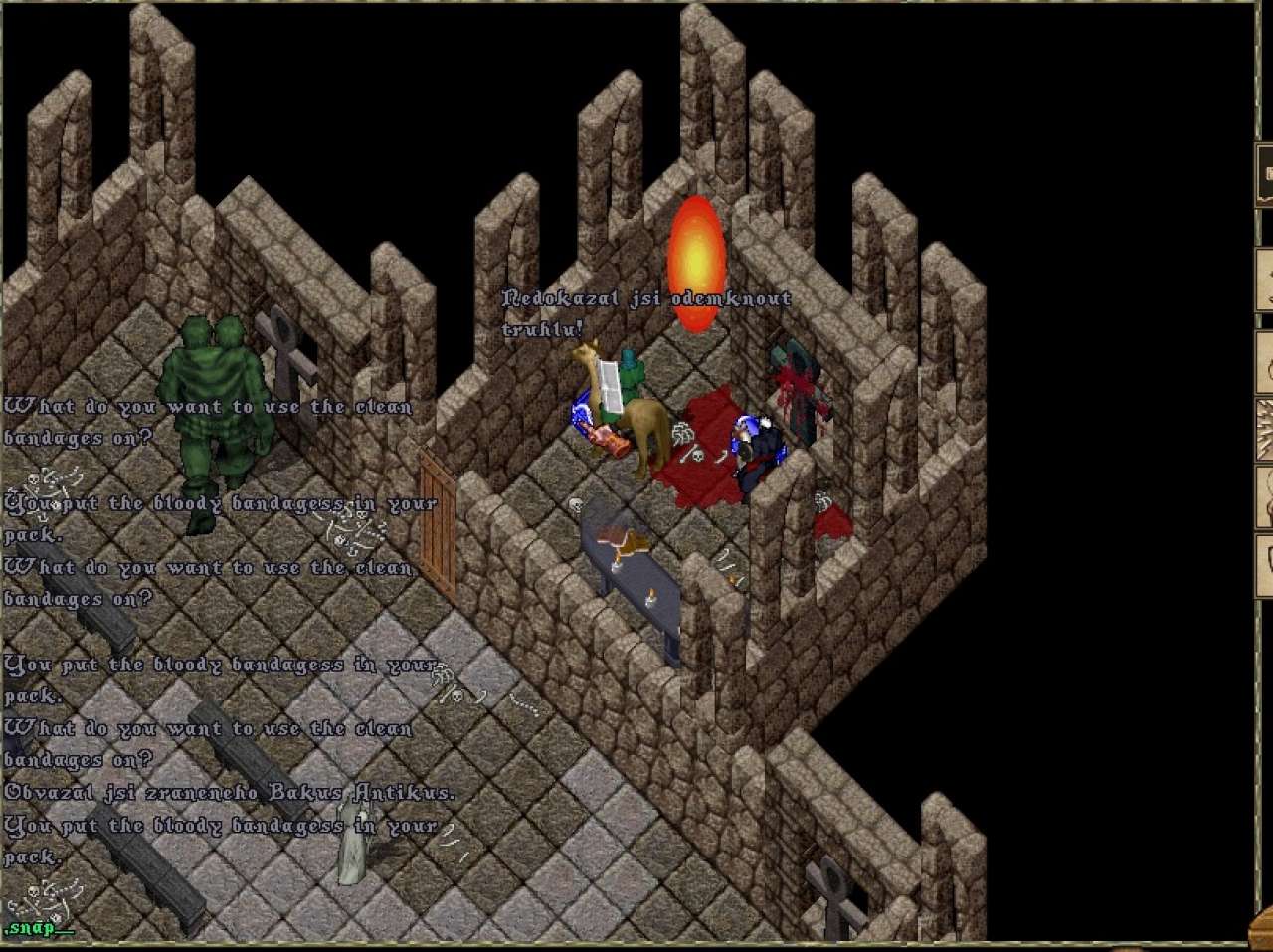Open the dark panel at top right edge
This screenshot has height=952, width=1273.
pyautogui.click(x=1265, y=175)
